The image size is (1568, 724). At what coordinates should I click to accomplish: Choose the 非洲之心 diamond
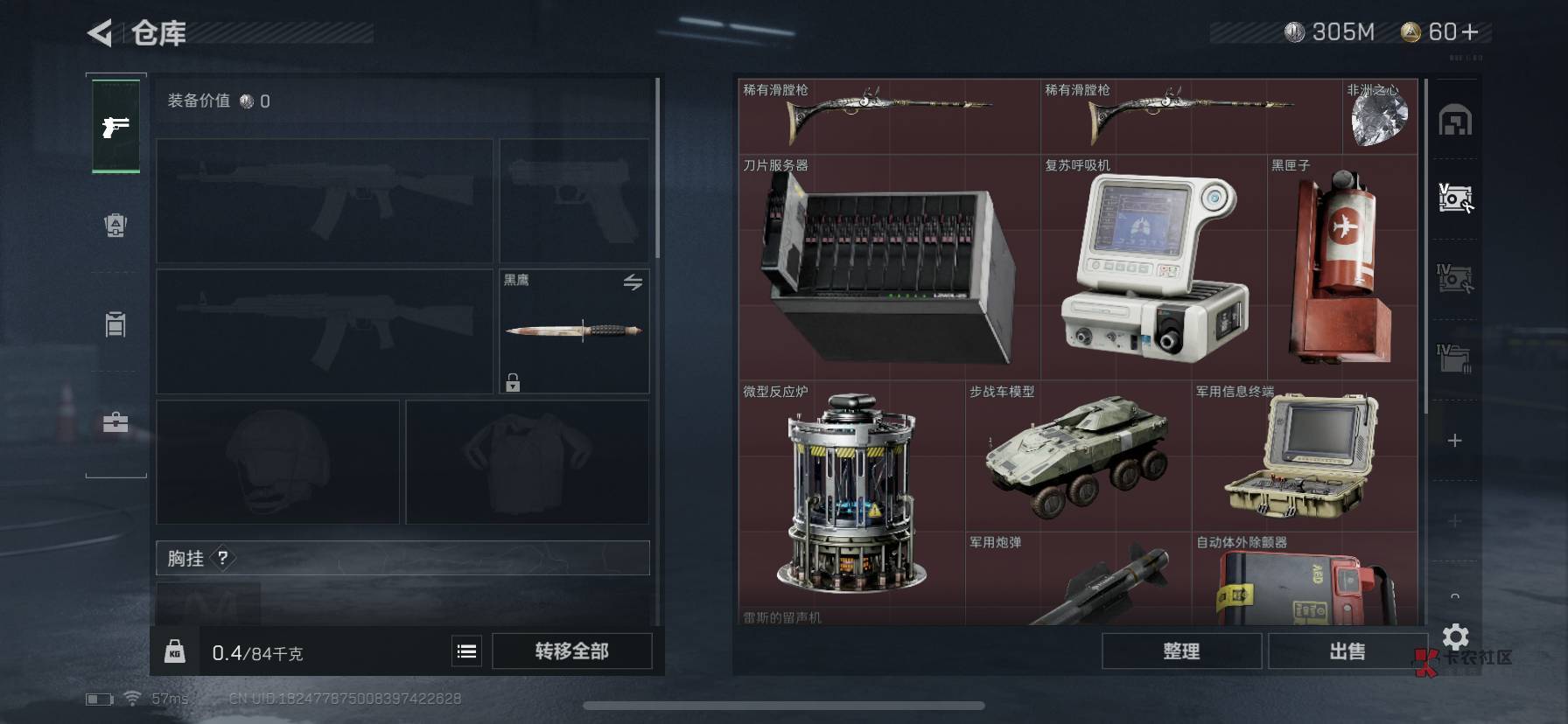1379,117
